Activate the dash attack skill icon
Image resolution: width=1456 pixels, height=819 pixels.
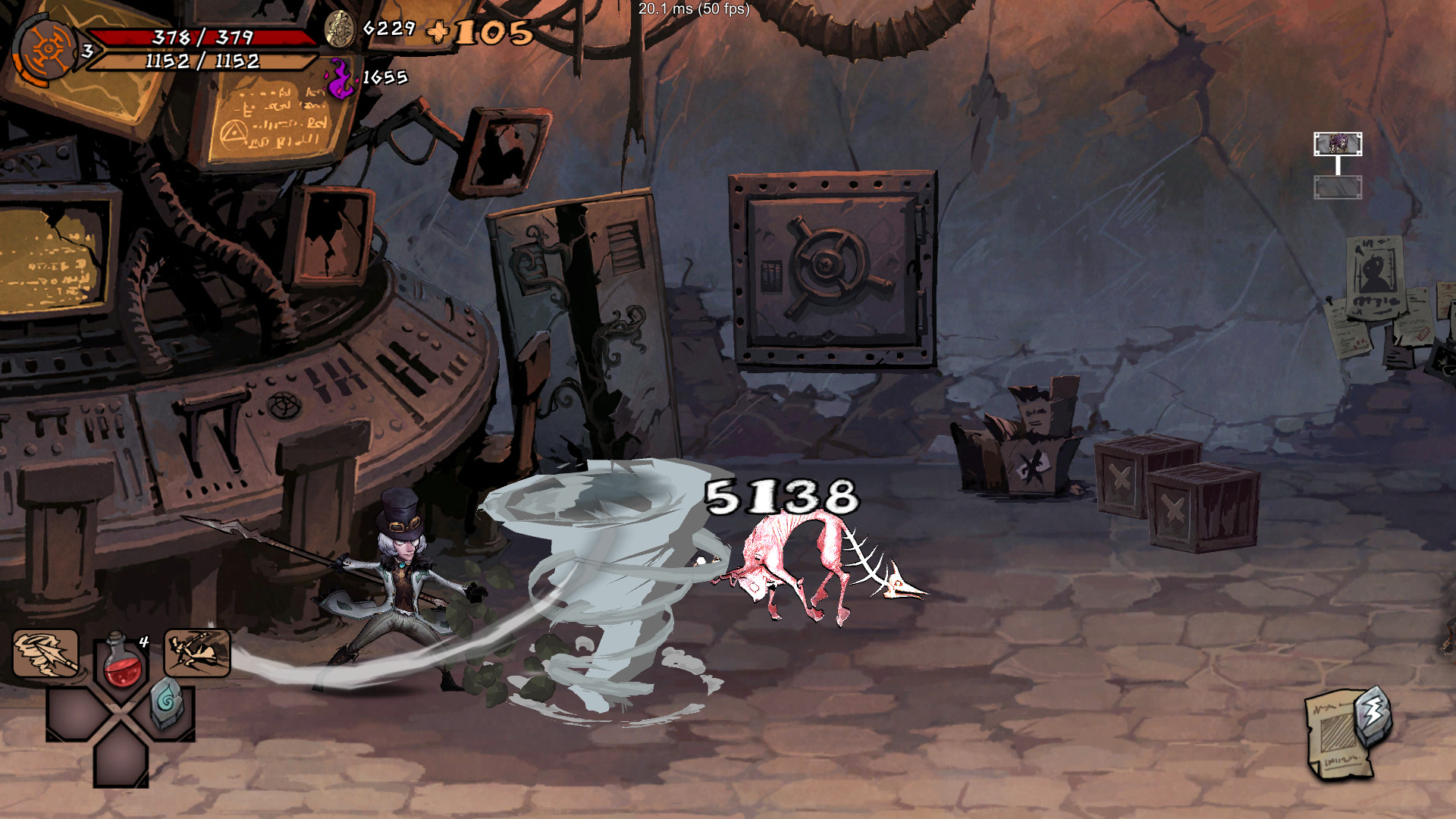pos(196,654)
